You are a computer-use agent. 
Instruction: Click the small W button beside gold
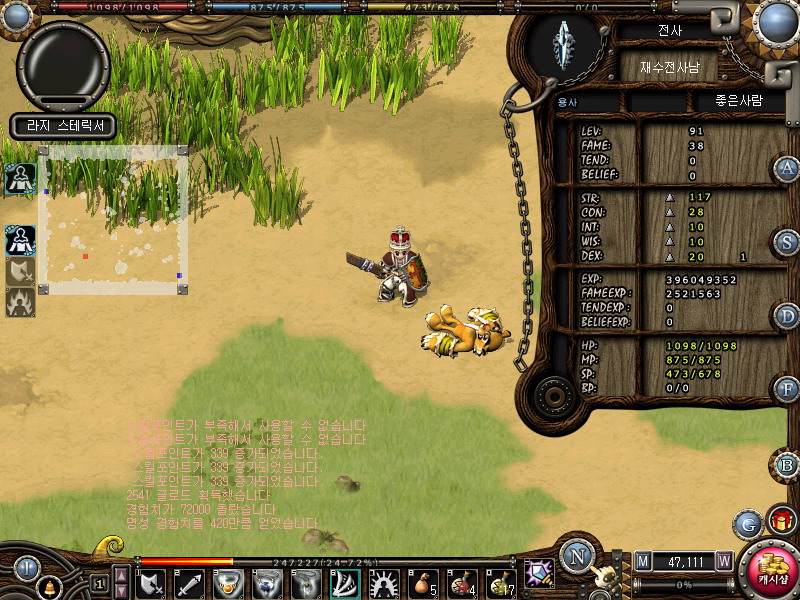724,562
